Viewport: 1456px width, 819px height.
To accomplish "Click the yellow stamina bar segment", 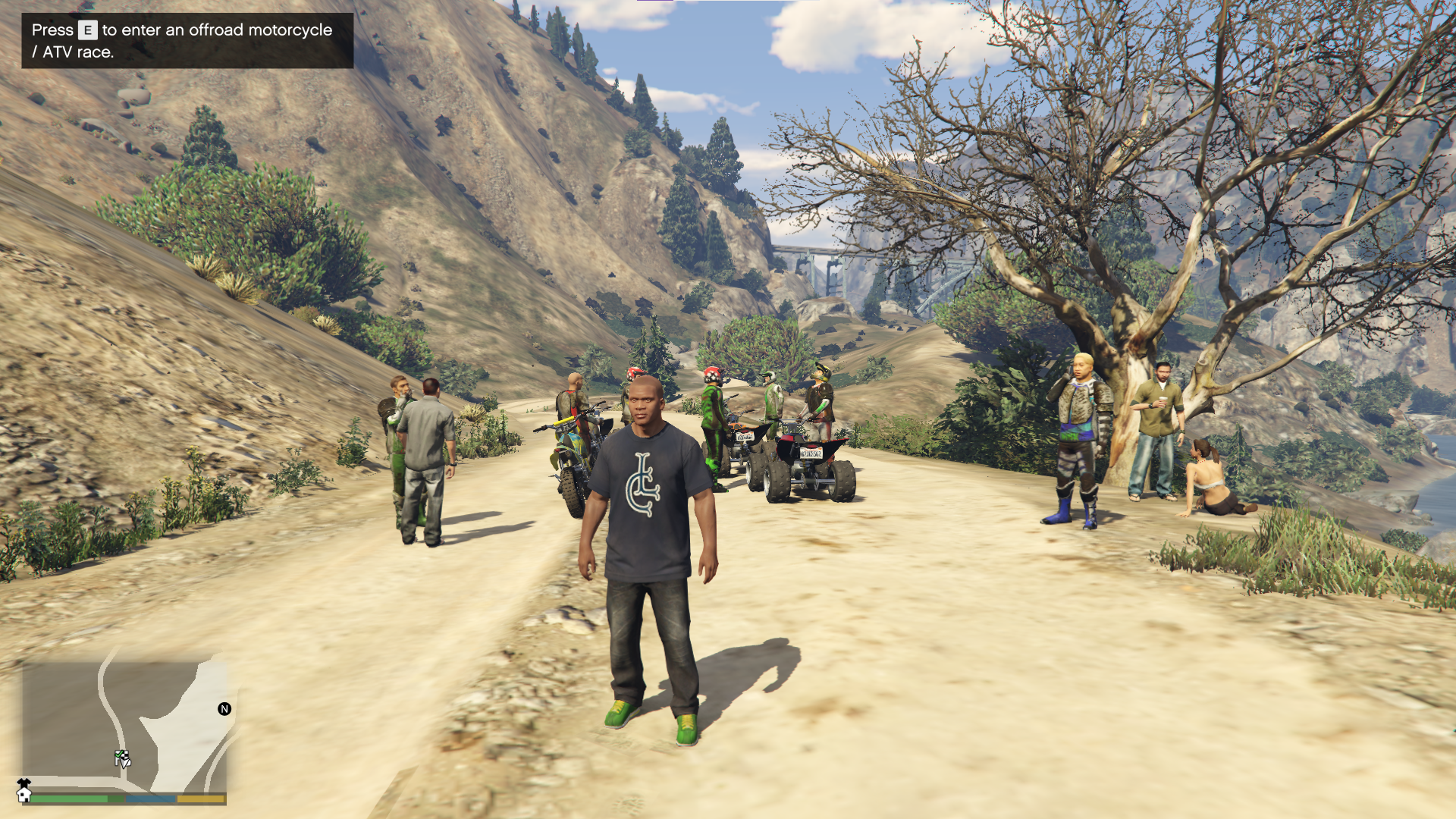I will click(200, 799).
